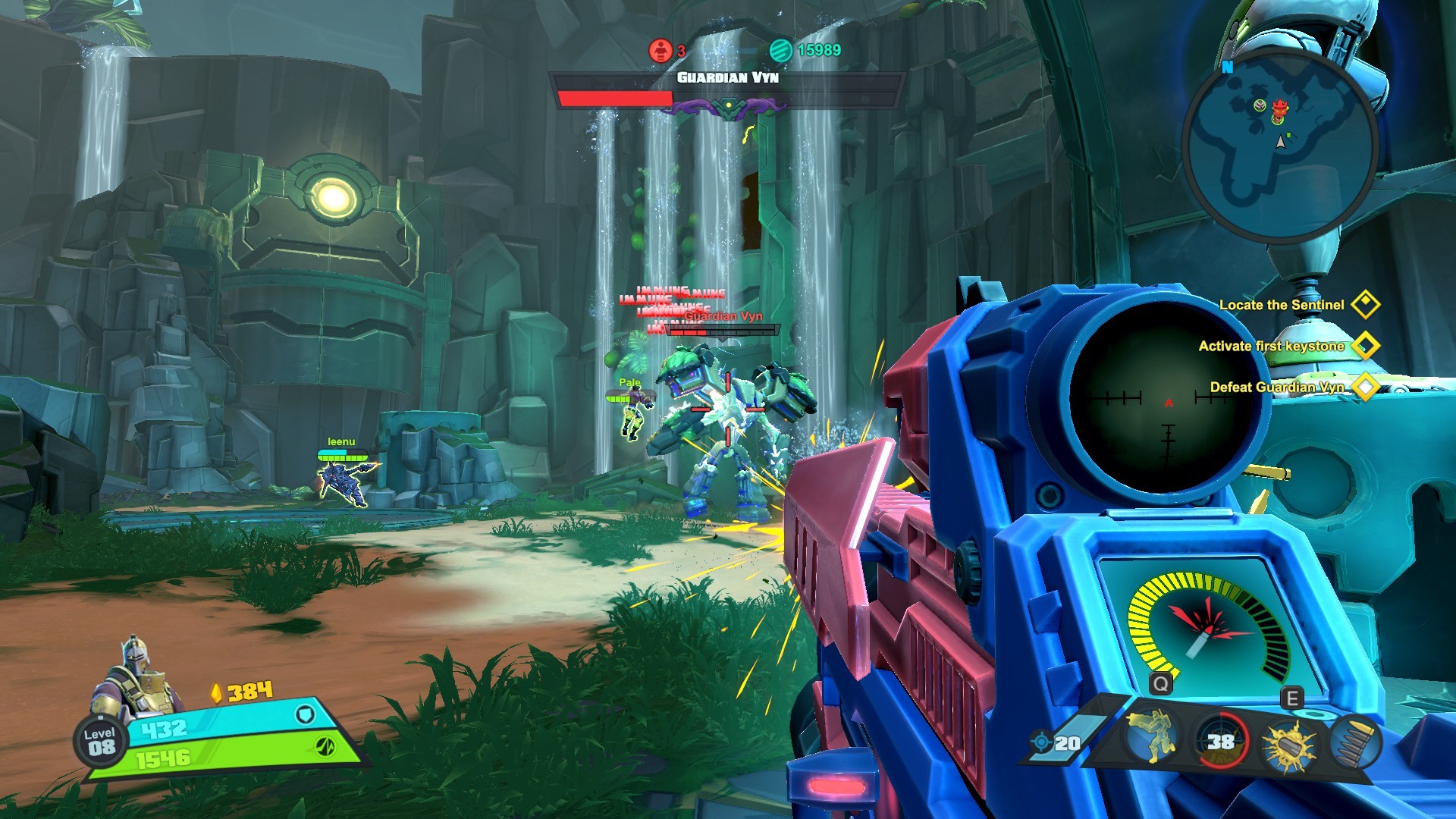
Task: Choose the Activate first keystone objective
Action: pyautogui.click(x=1271, y=346)
